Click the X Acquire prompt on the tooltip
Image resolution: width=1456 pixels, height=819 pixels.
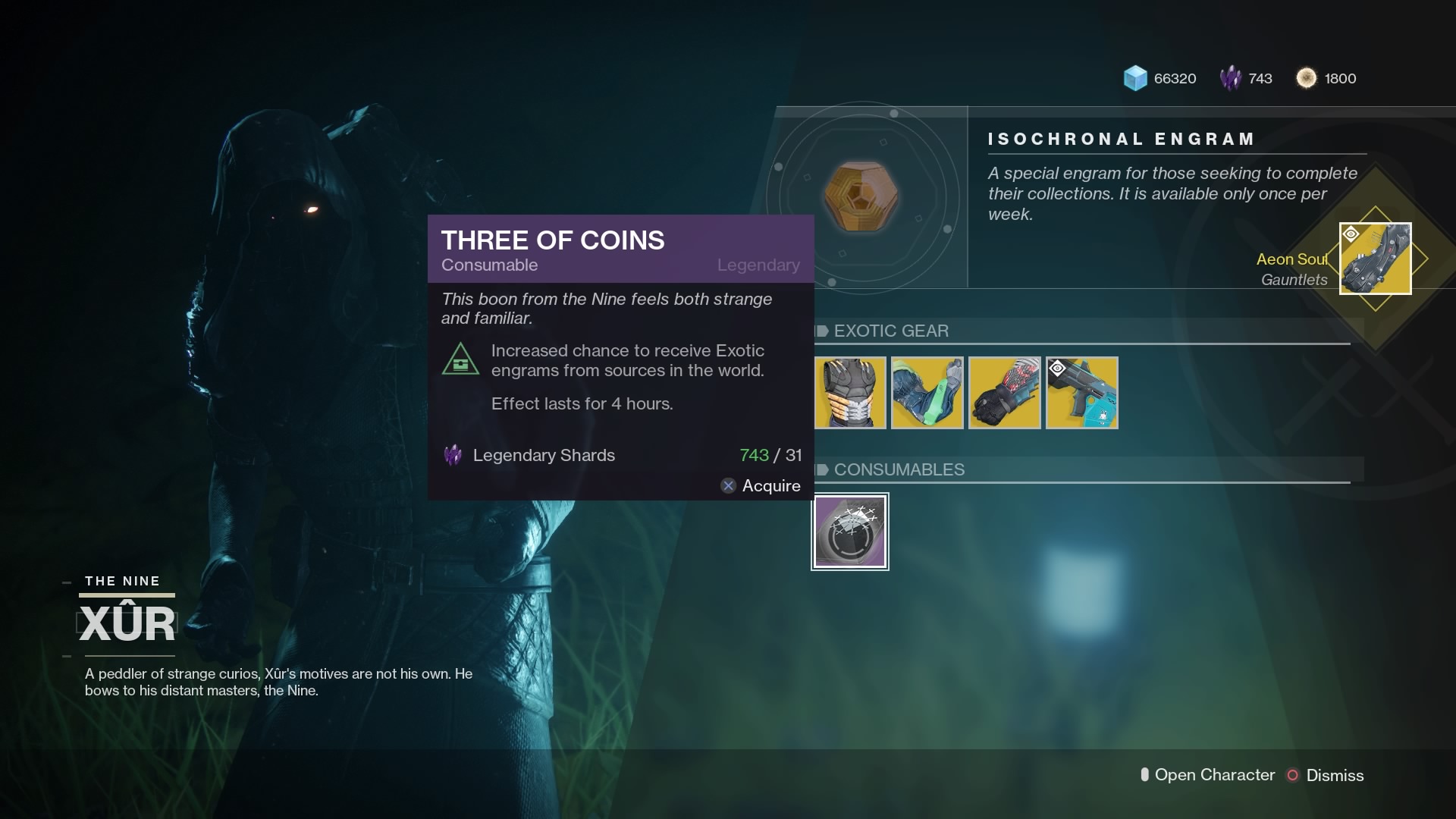(x=761, y=486)
